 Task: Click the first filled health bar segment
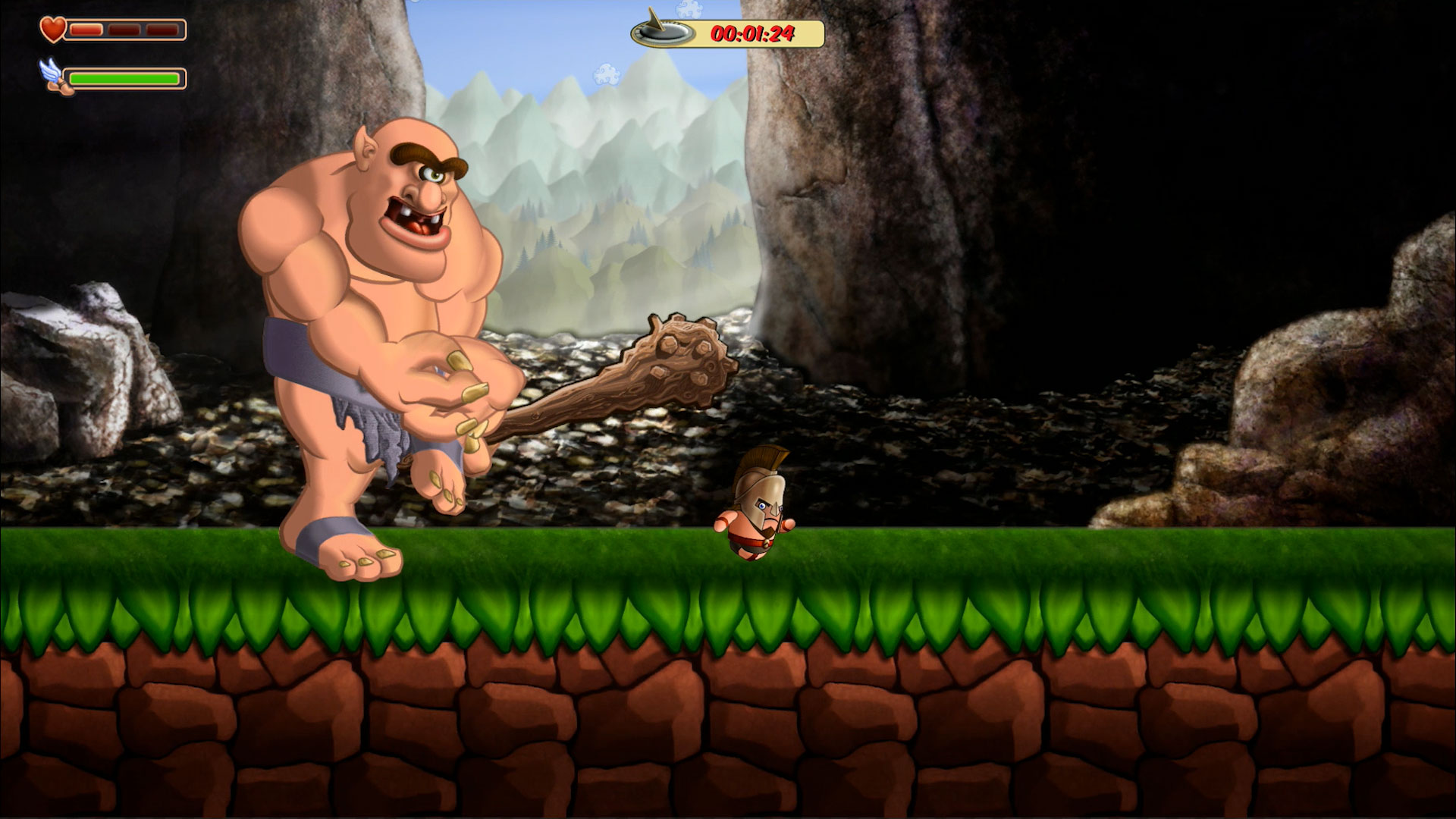(x=86, y=30)
